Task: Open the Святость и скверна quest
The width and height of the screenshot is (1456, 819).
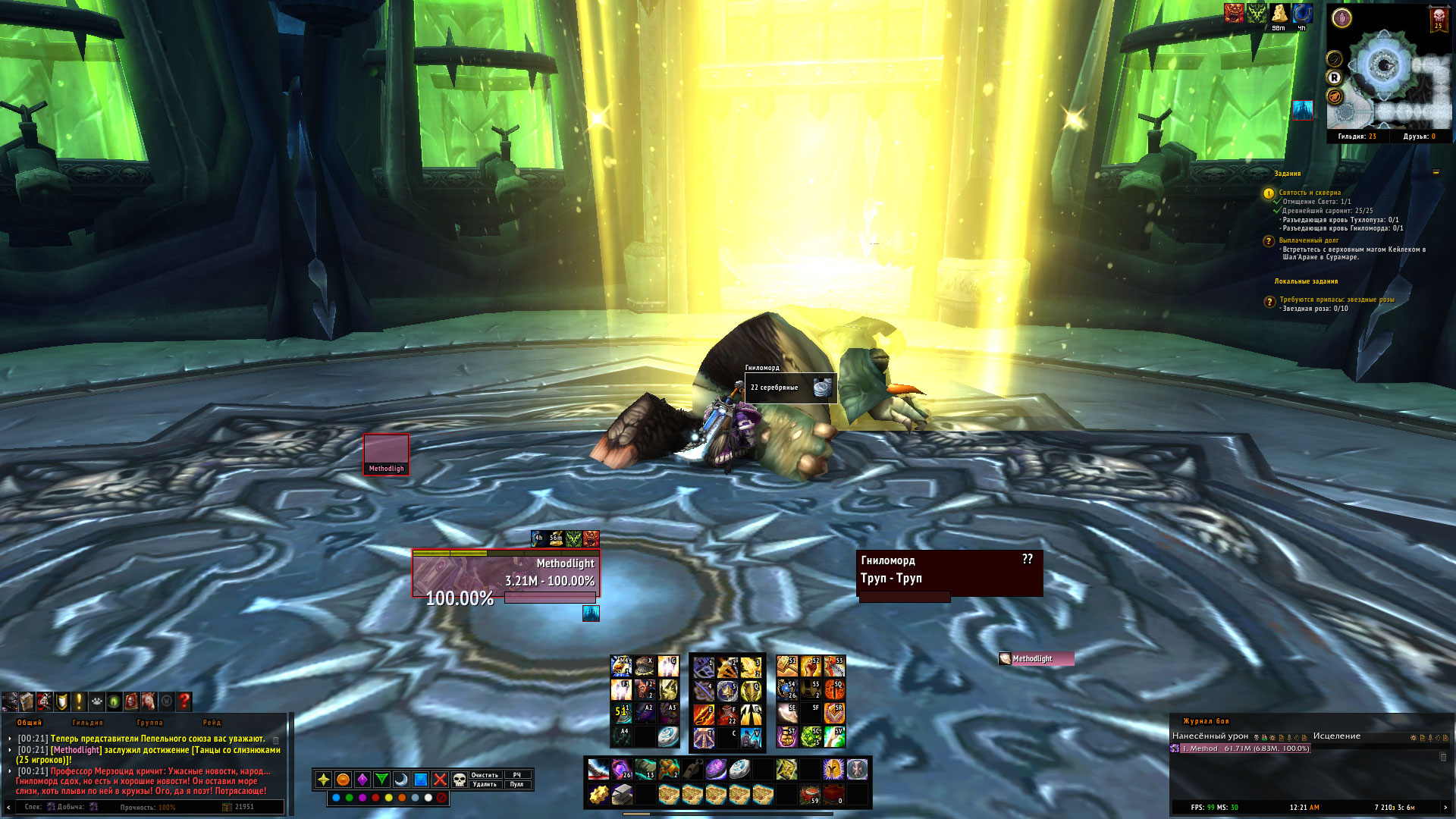Action: pyautogui.click(x=1310, y=193)
